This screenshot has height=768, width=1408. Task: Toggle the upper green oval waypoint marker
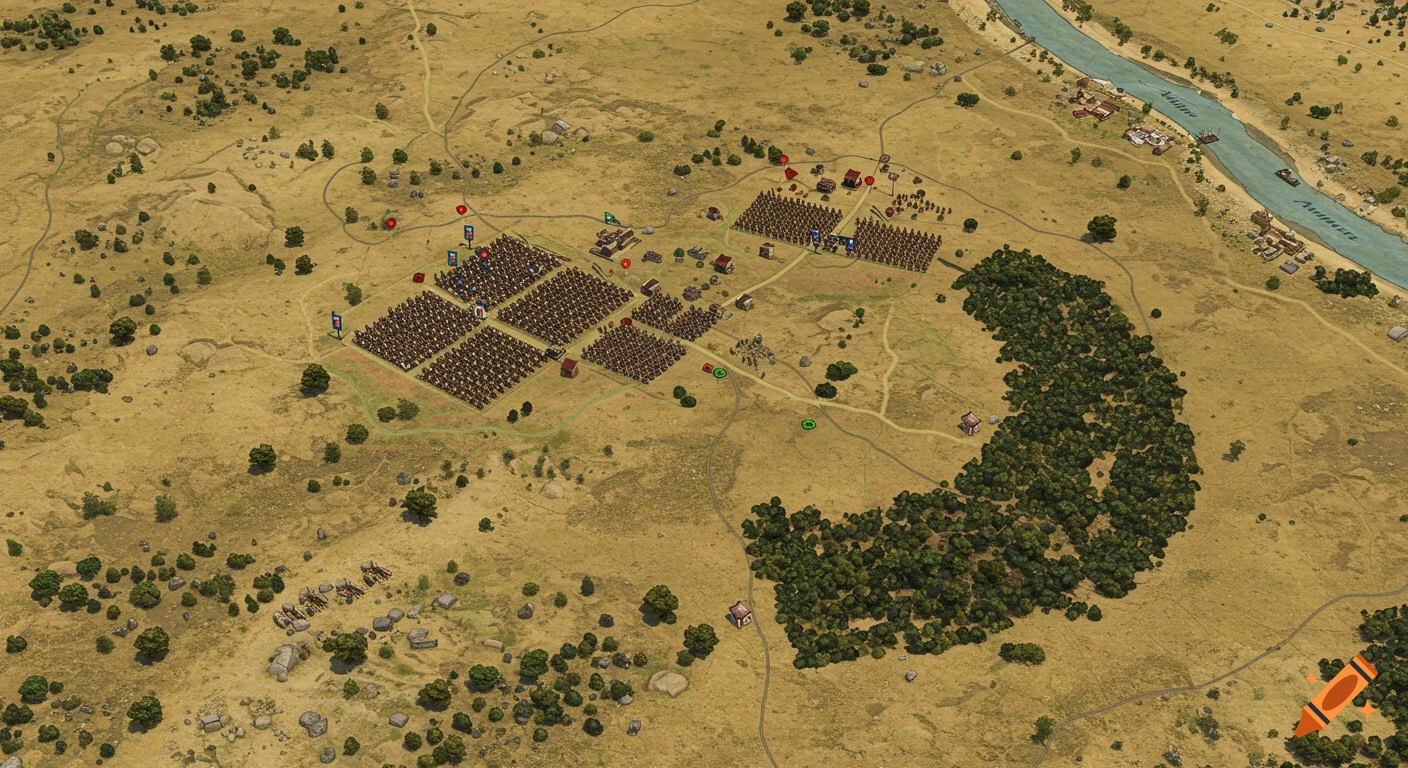718,372
